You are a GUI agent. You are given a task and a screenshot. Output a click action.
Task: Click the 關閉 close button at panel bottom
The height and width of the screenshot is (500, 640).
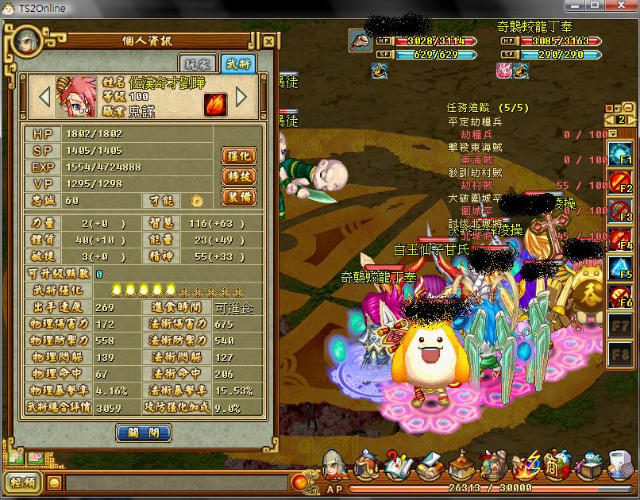pos(143,432)
